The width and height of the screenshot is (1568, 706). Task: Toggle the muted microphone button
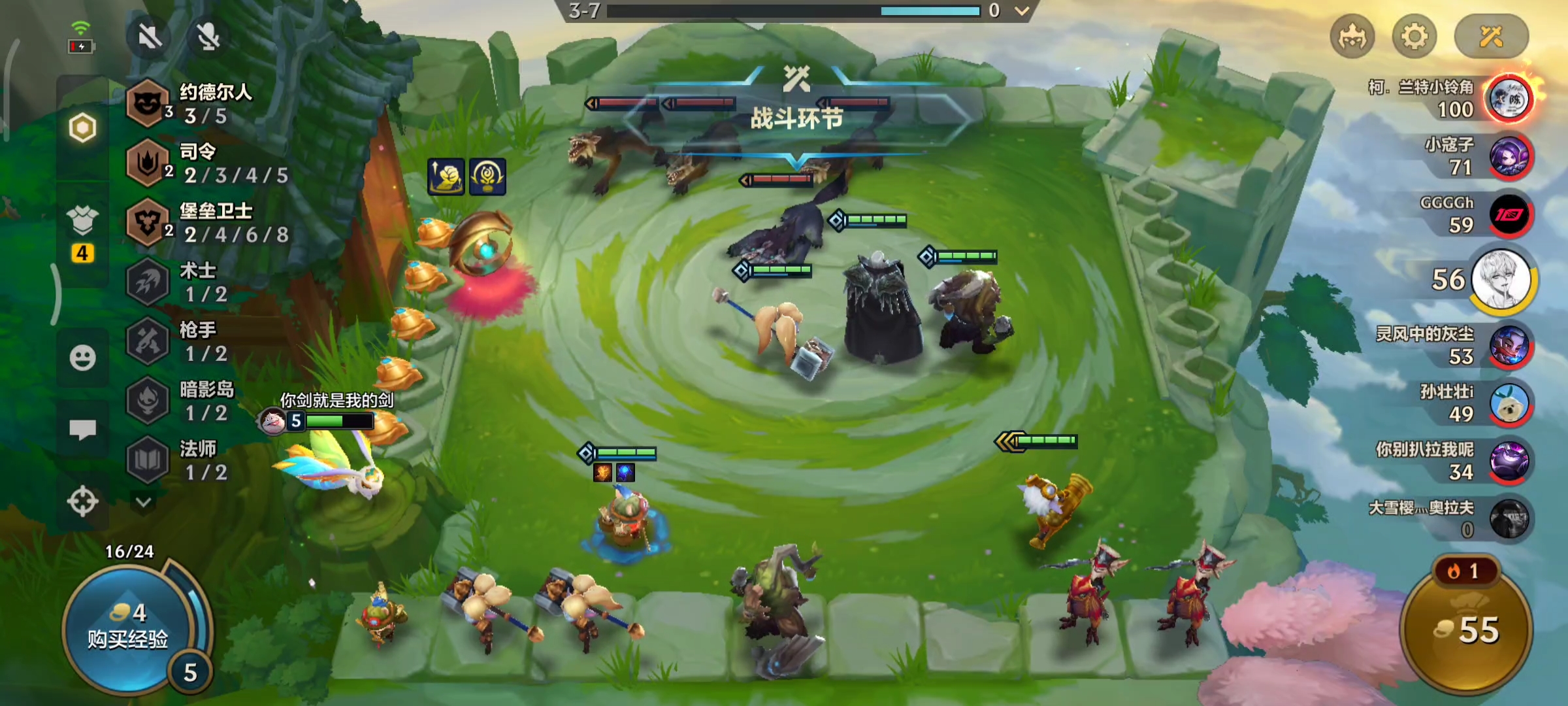[x=208, y=37]
